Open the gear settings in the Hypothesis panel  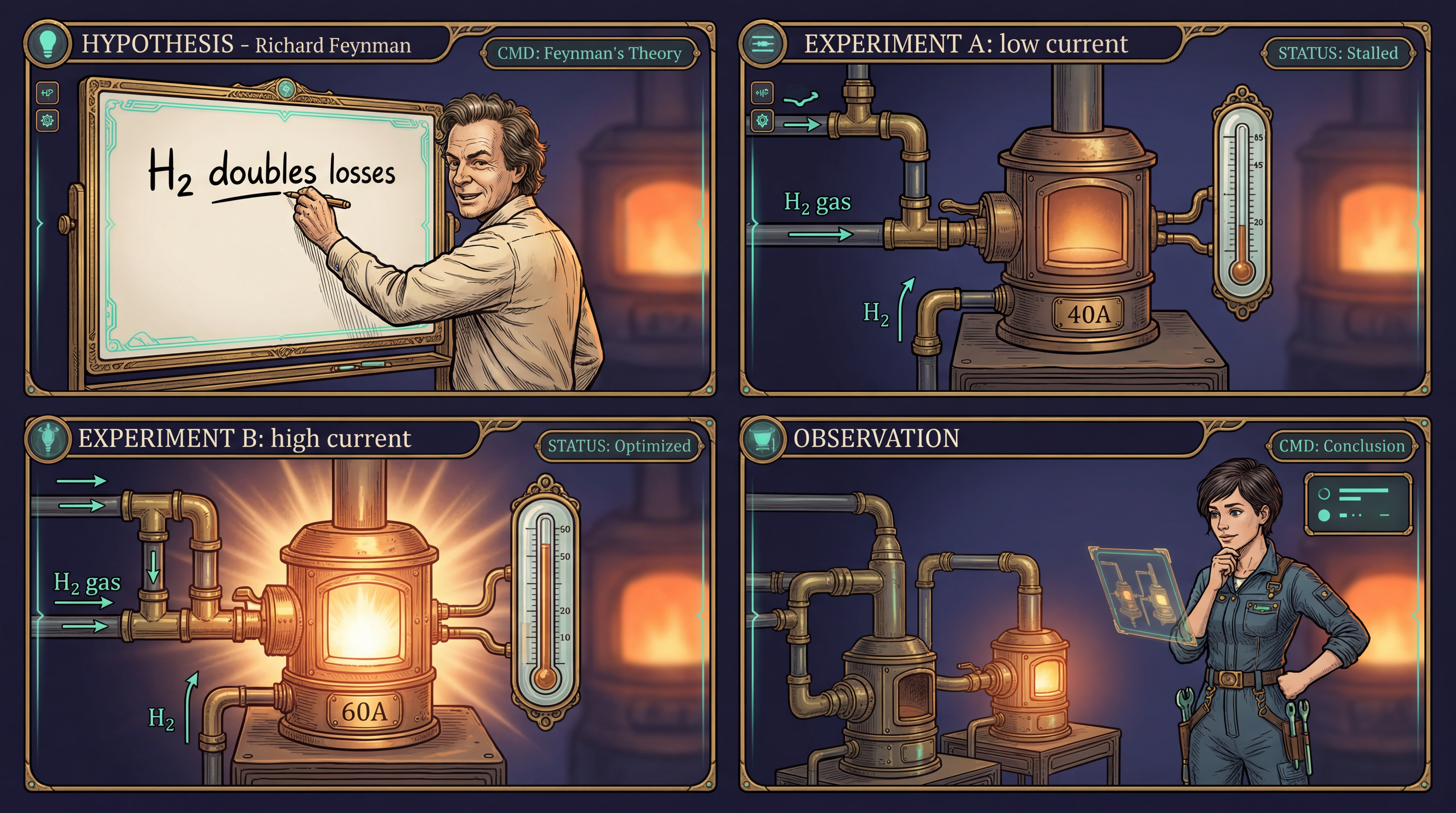coord(47,120)
